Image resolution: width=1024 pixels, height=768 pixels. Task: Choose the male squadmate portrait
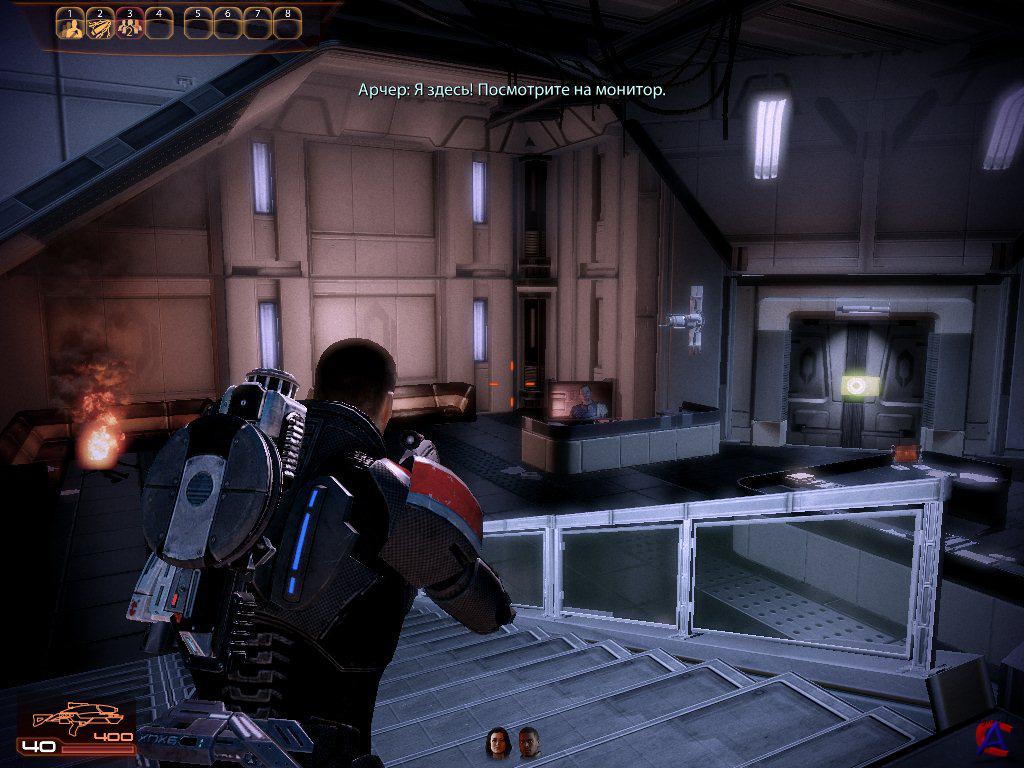click(529, 741)
